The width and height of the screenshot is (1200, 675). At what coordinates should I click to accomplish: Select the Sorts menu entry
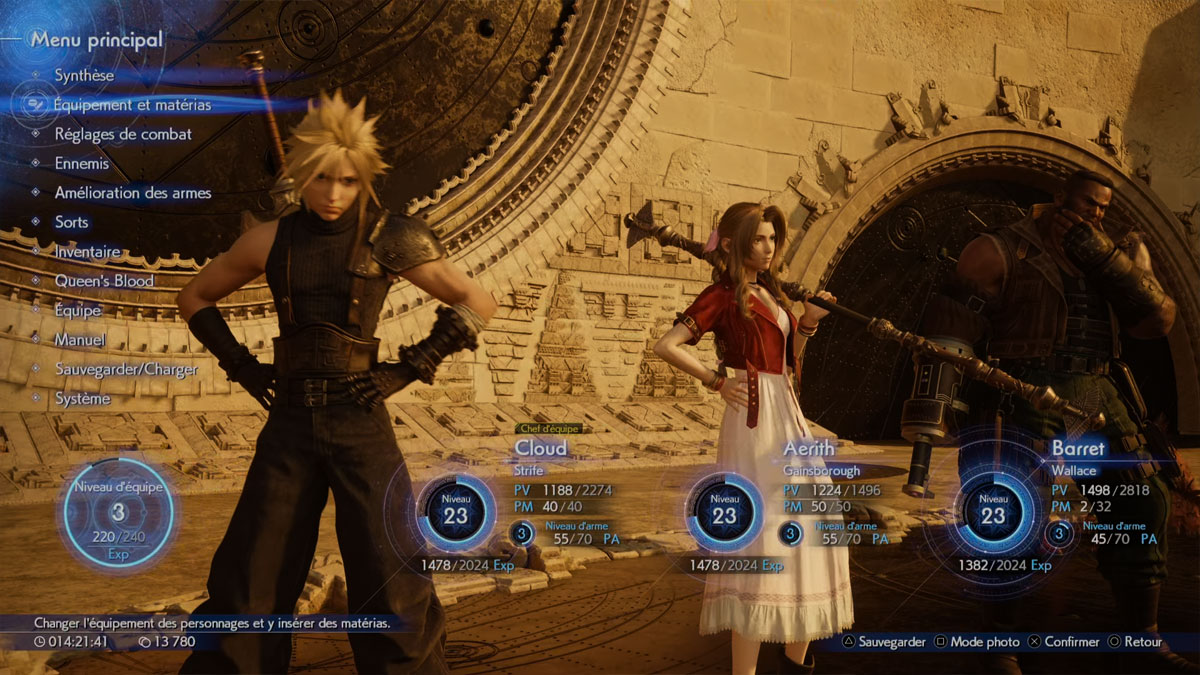[72, 222]
